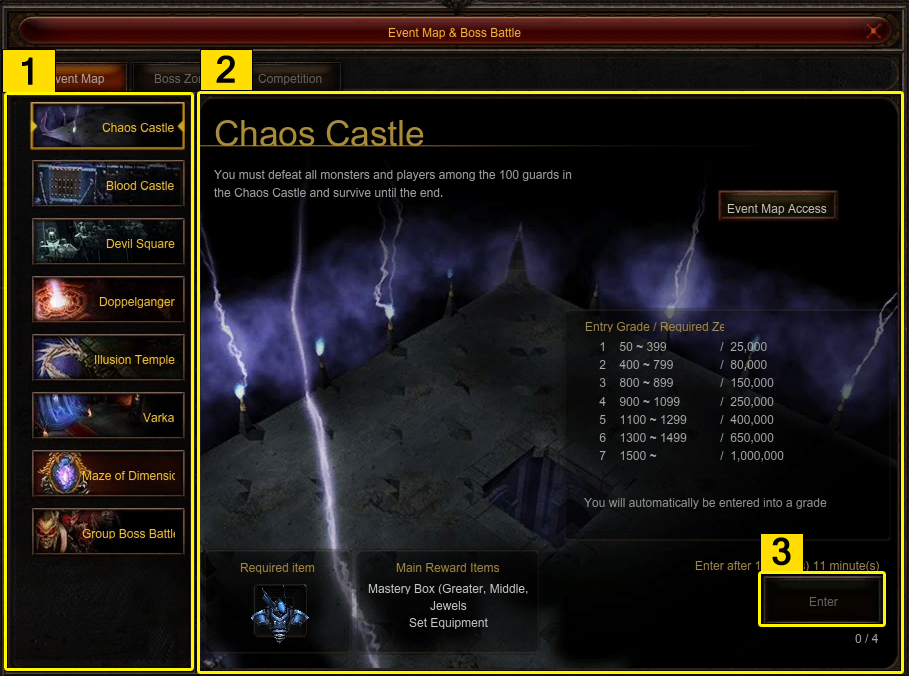Pick the Devil Square event
This screenshot has width=909, height=676.
point(108,243)
